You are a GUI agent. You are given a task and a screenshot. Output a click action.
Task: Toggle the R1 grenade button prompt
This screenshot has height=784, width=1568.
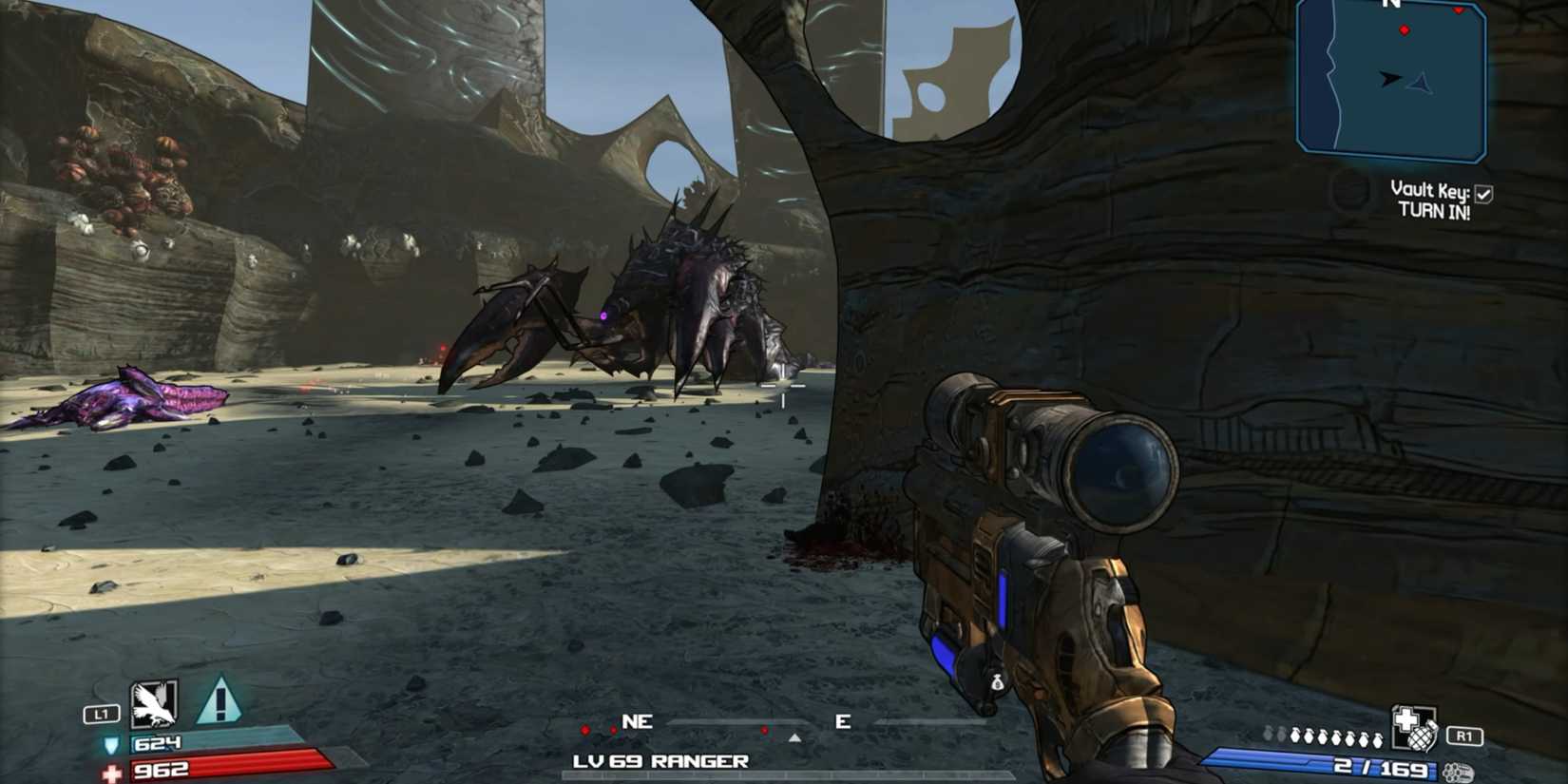click(1464, 736)
